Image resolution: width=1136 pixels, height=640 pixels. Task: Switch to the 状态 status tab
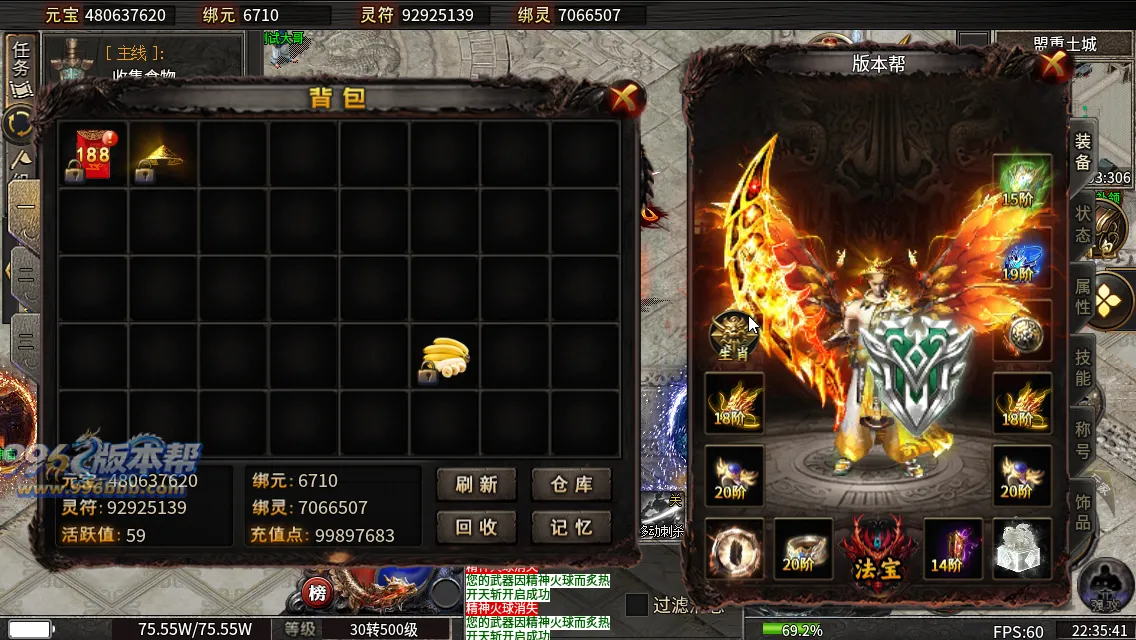coord(1083,224)
